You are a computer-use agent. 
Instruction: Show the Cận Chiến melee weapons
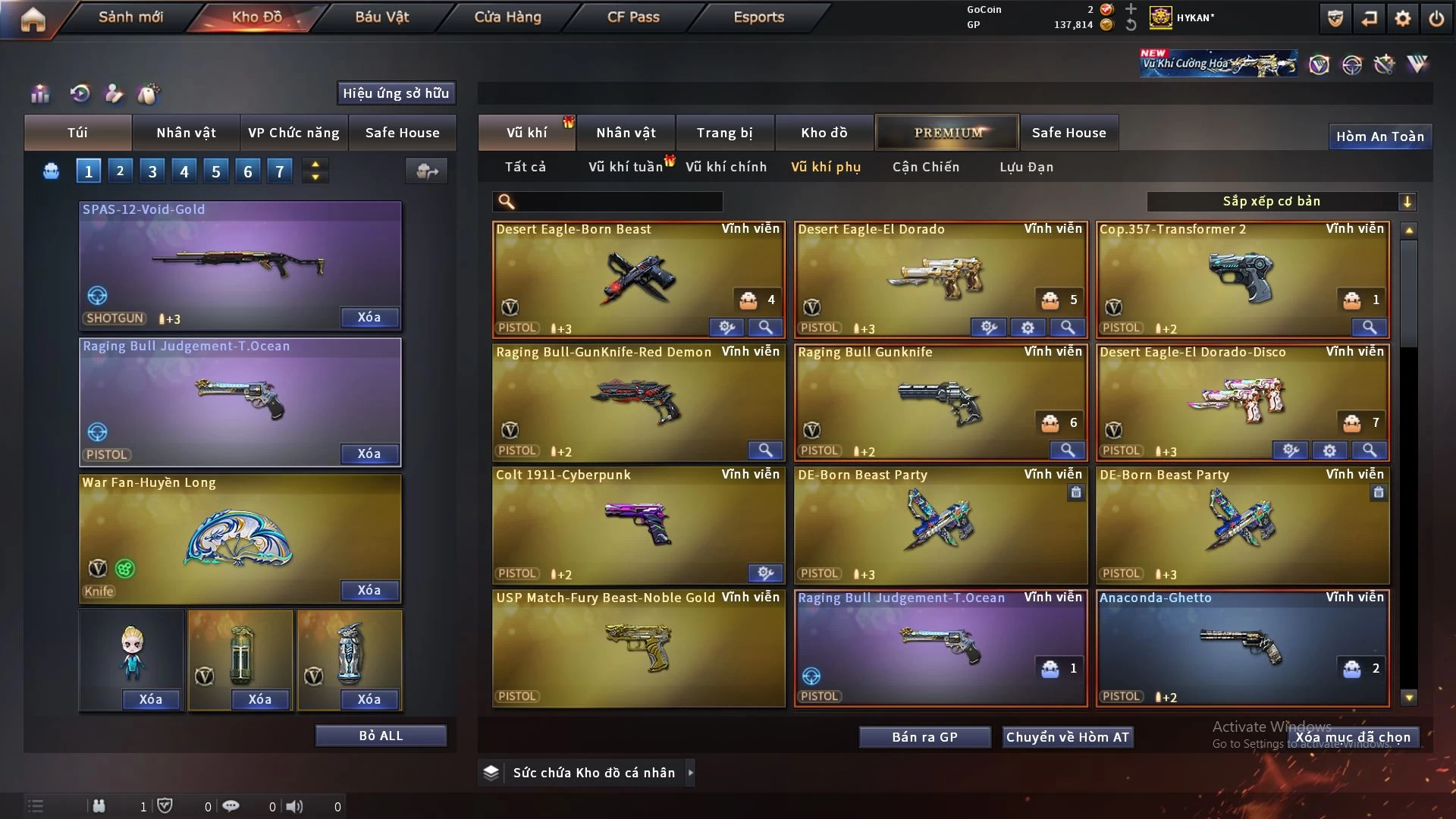click(925, 167)
